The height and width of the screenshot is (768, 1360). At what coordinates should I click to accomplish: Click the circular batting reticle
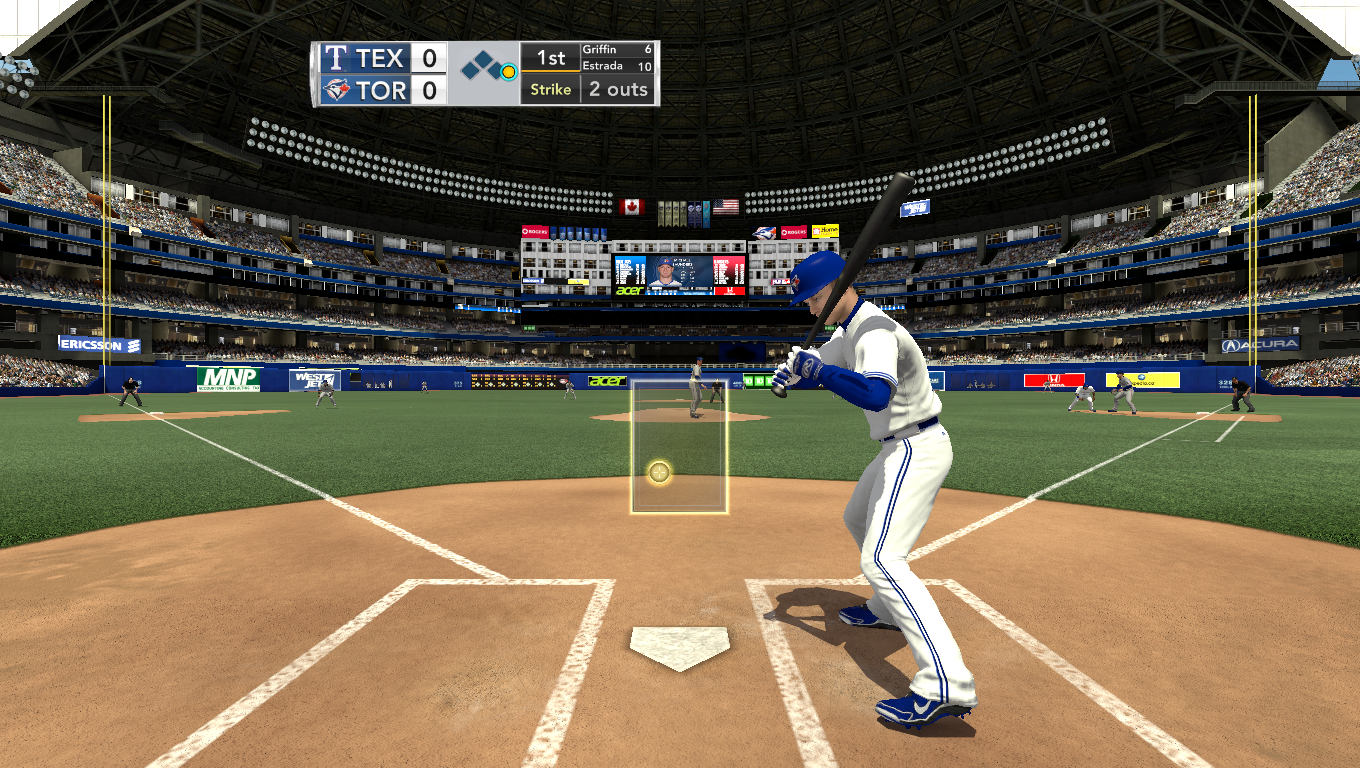coord(659,472)
